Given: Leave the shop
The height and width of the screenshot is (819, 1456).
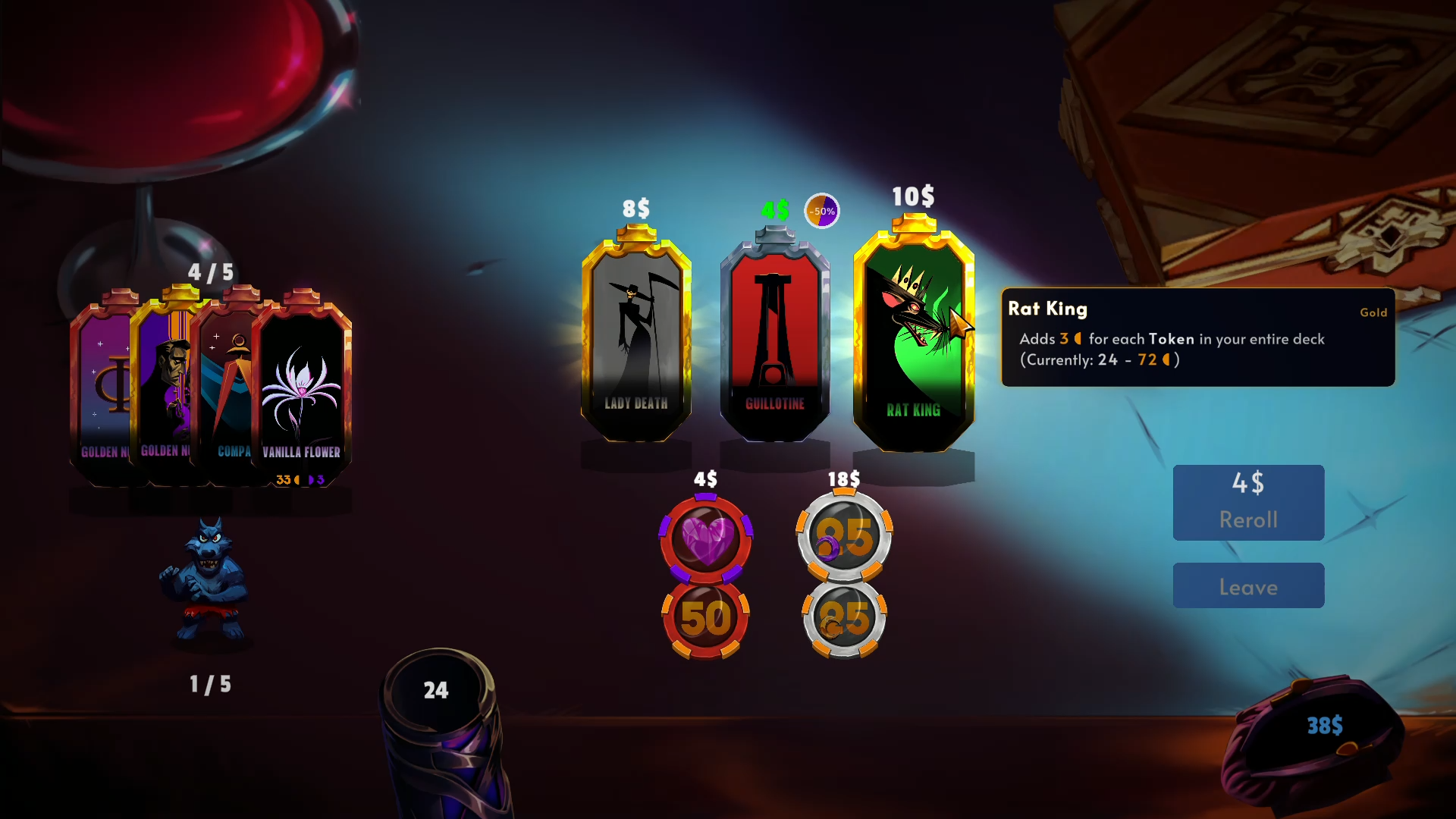Looking at the screenshot, I should 1248,585.
